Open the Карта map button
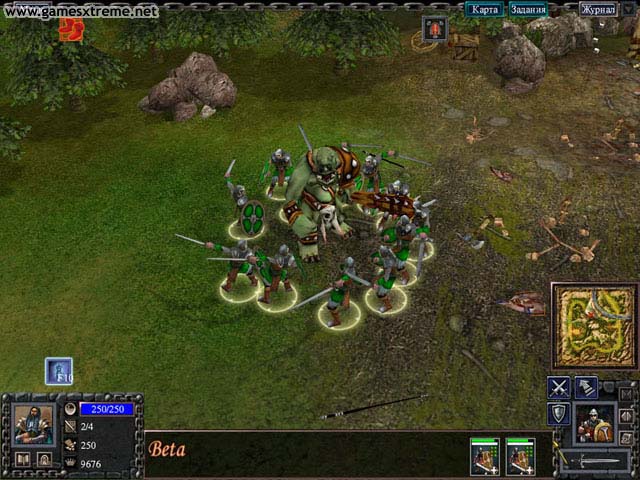Viewport: 640px width, 480px height. [484, 10]
